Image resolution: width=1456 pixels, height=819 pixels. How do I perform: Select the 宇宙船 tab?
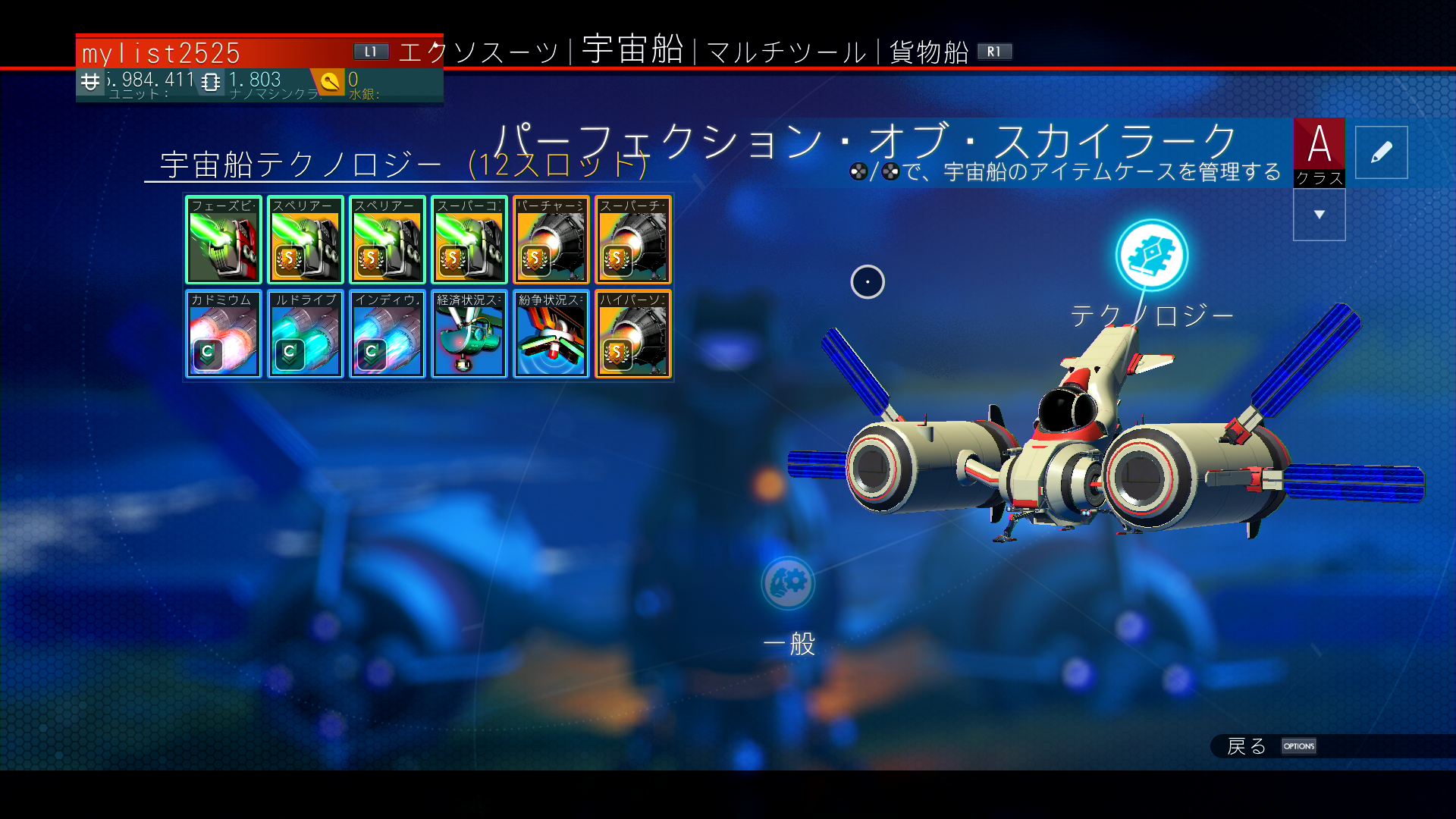tap(632, 50)
